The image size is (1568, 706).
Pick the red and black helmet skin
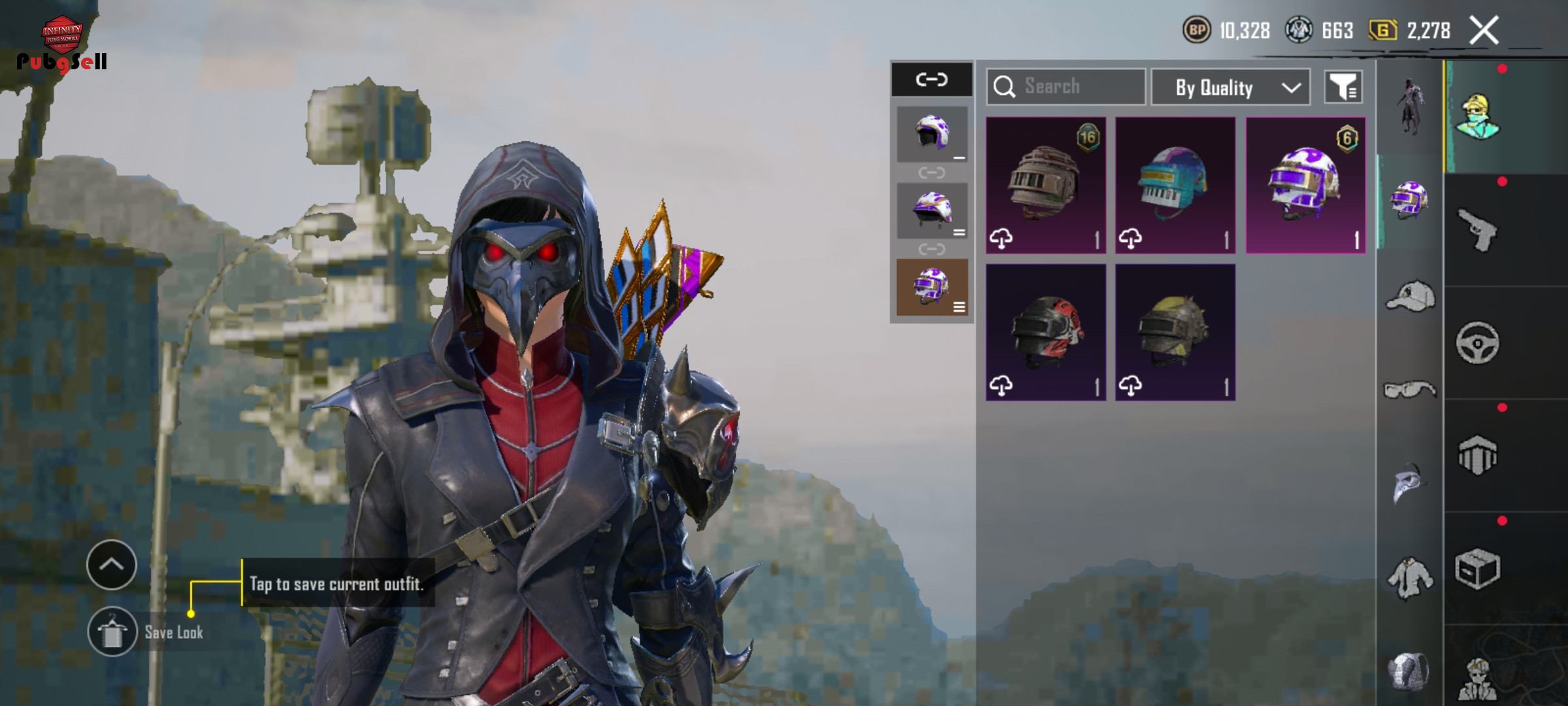coord(1045,332)
